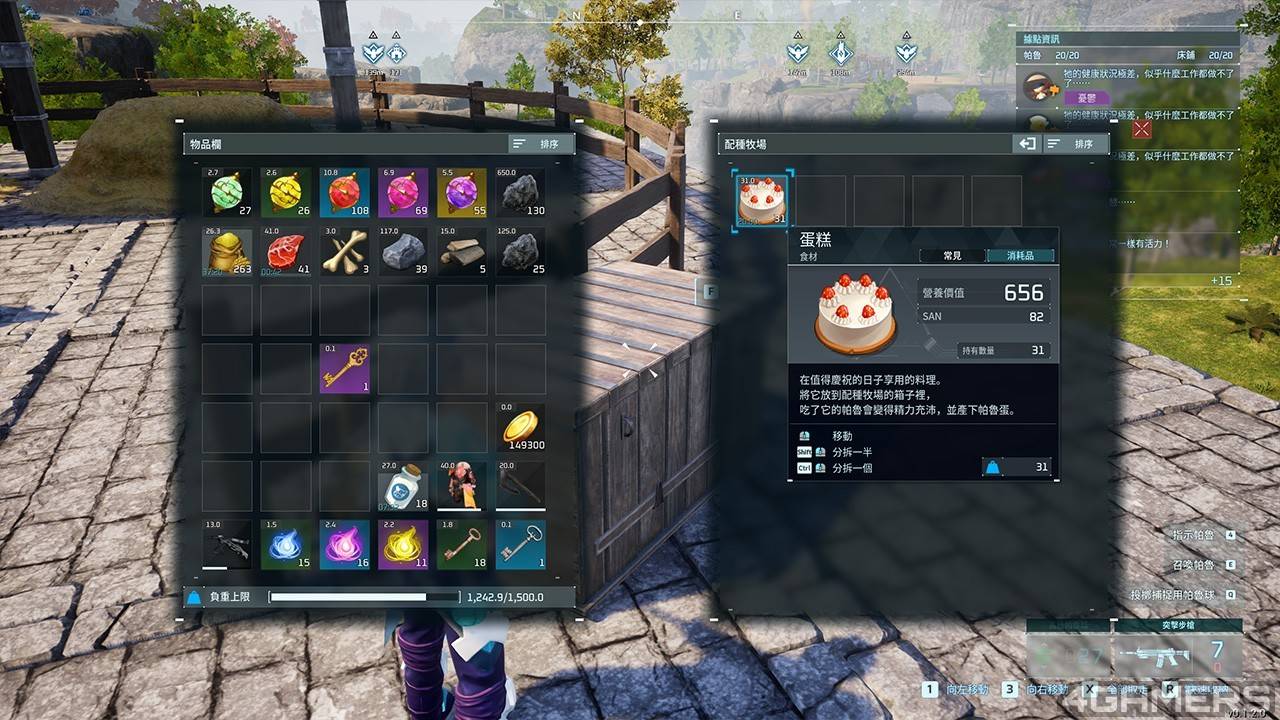Select the cake in the breeding farm chest

click(762, 200)
